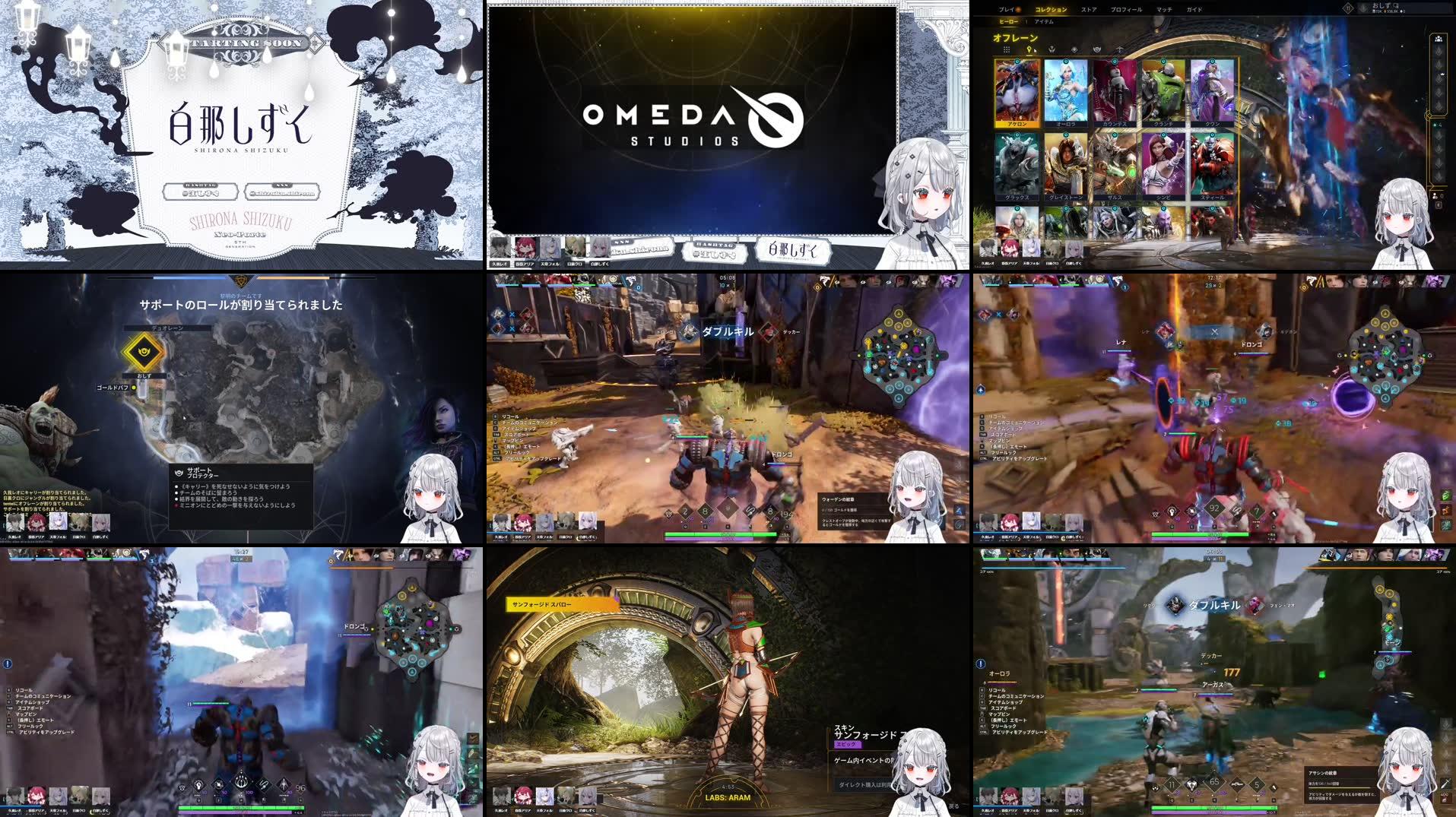This screenshot has height=817, width=1456.
Task: Click the midlane role filter icon
Action: (1075, 50)
